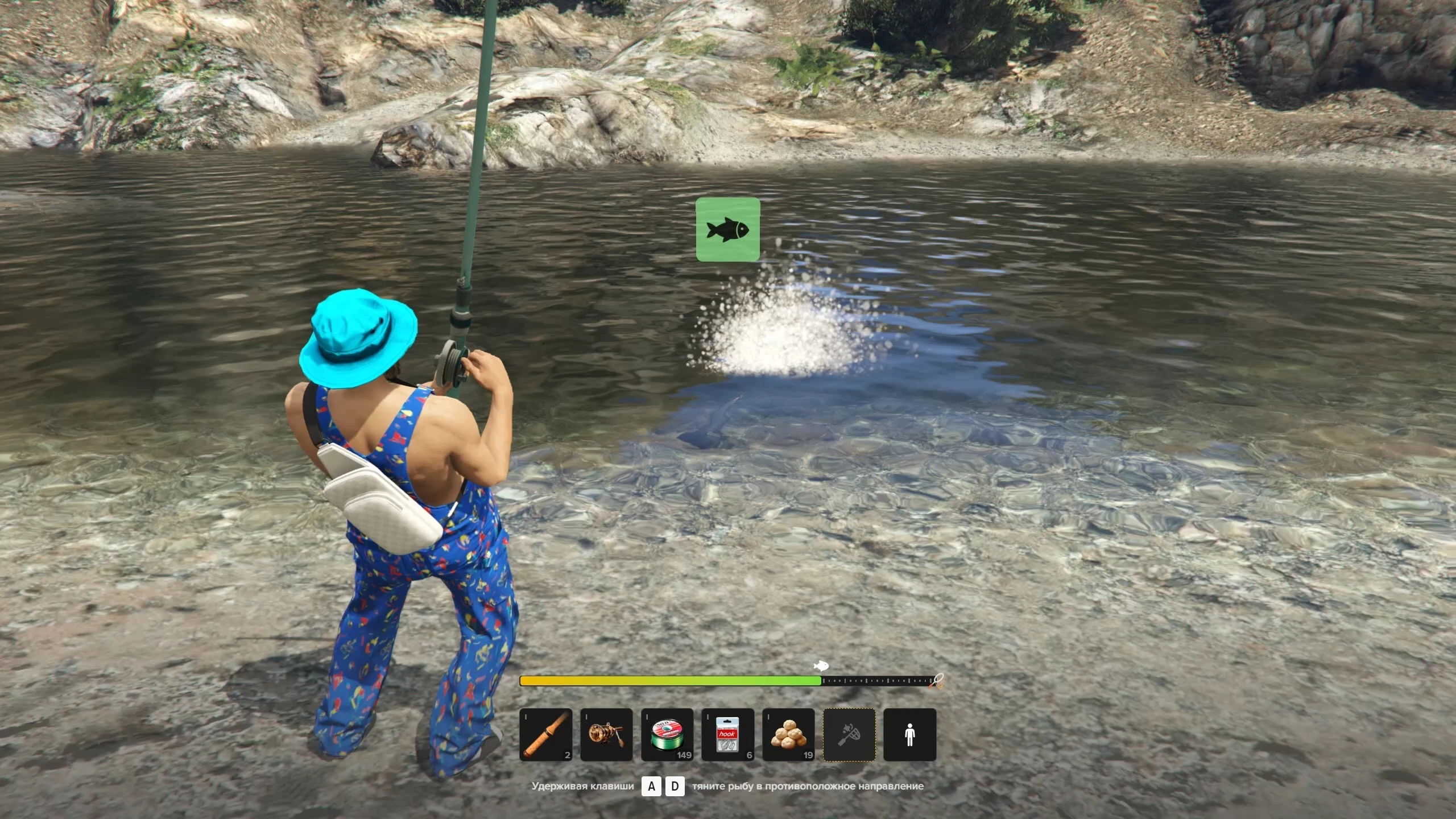
Task: Pick the hook package slot
Action: tap(727, 734)
